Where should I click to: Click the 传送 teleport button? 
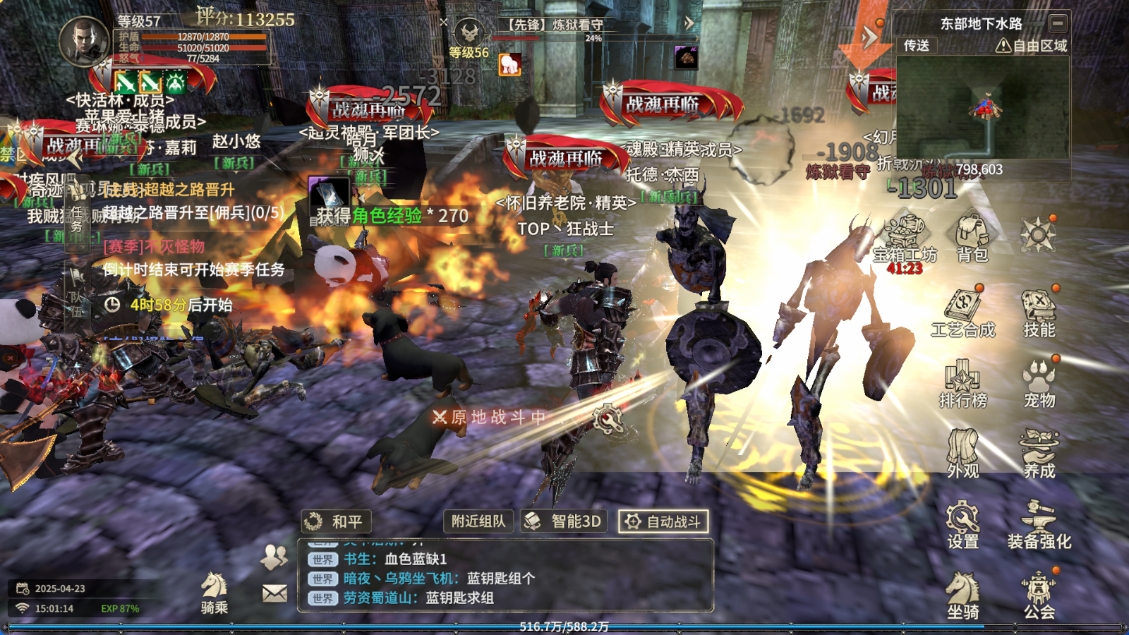pos(917,45)
